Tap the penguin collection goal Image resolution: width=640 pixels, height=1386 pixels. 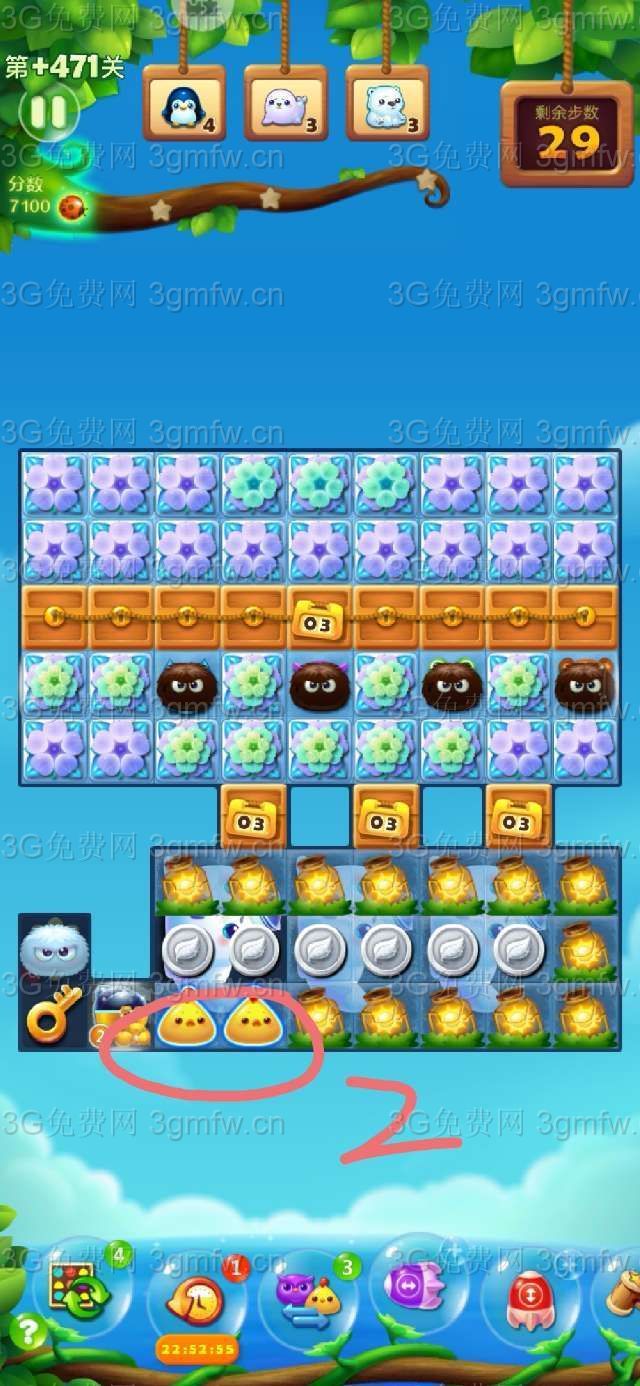click(x=184, y=104)
